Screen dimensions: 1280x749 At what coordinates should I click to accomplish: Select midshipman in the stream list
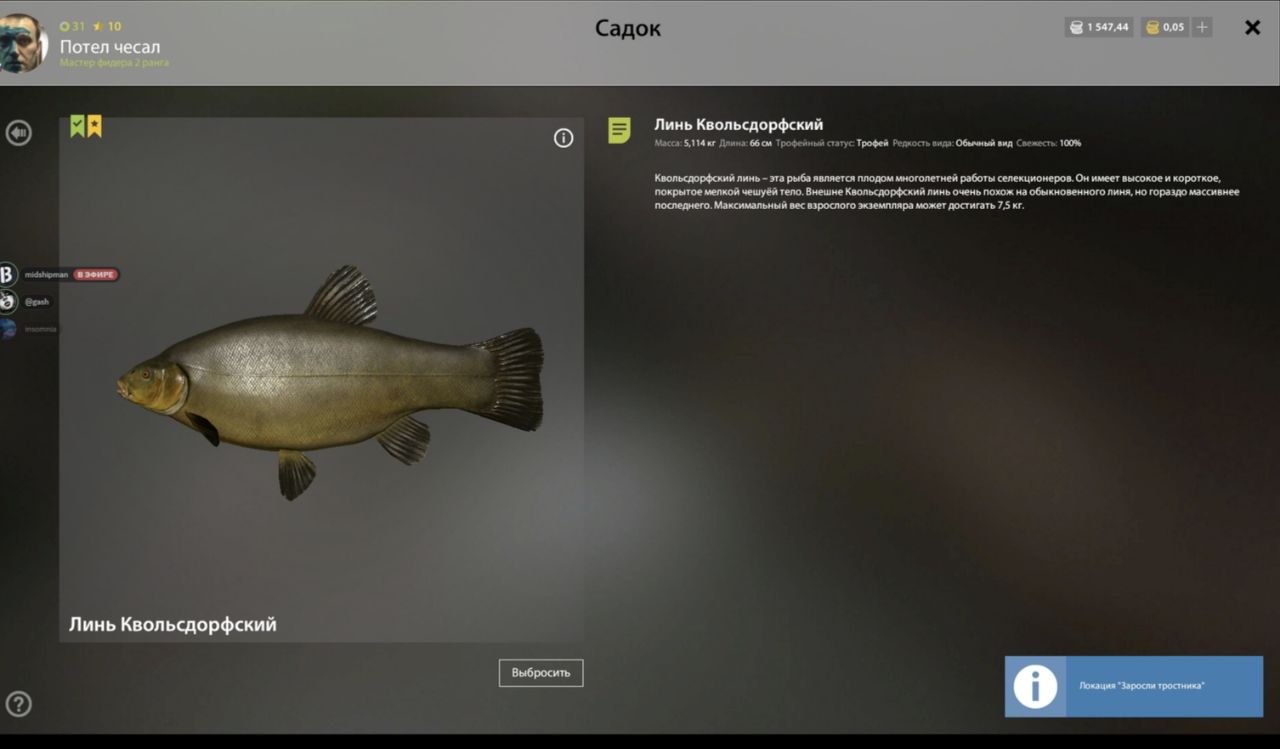pyautogui.click(x=46, y=274)
